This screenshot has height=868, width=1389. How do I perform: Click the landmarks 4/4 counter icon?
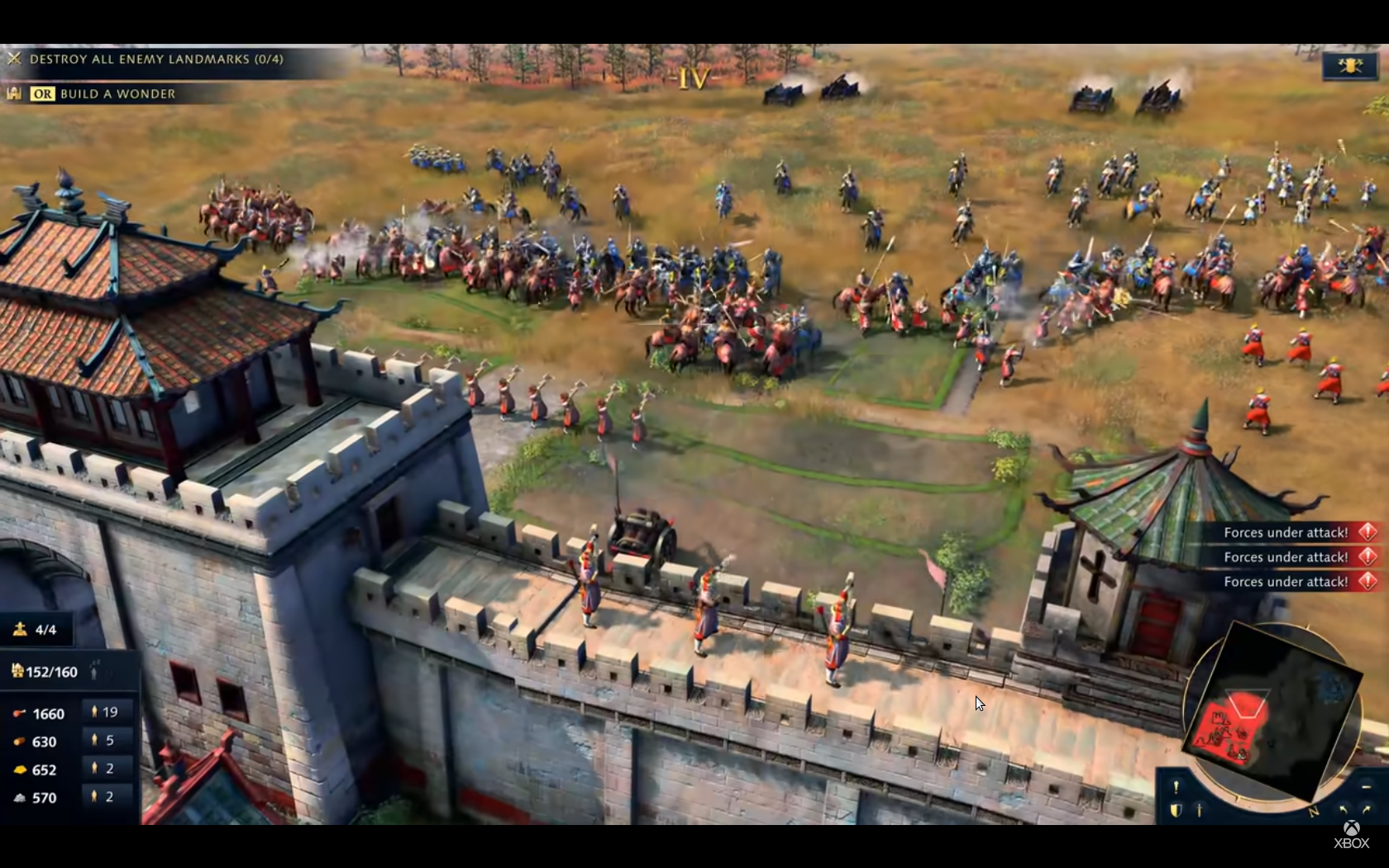pyautogui.click(x=20, y=629)
